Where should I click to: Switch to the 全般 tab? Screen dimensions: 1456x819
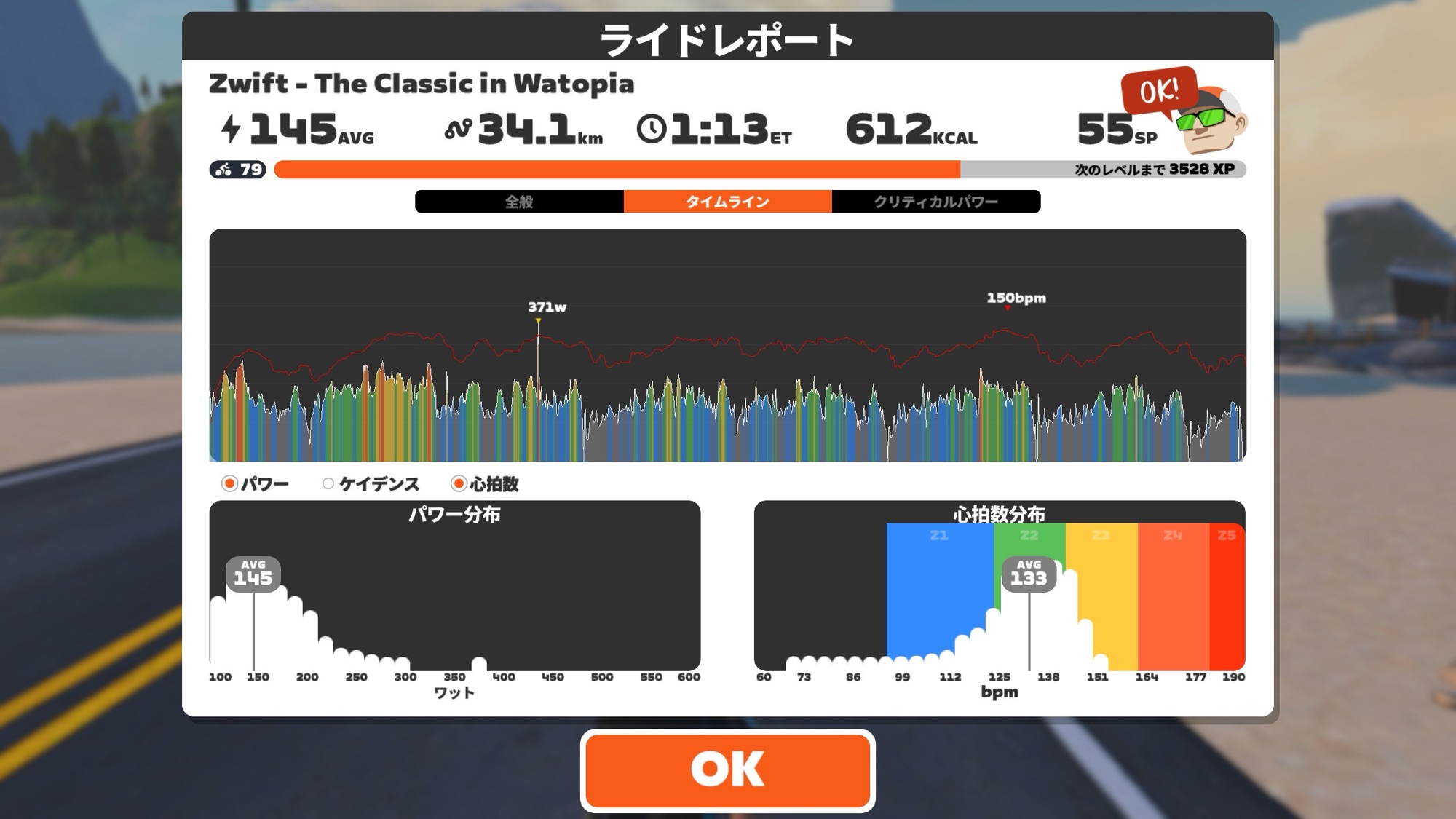pyautogui.click(x=519, y=202)
